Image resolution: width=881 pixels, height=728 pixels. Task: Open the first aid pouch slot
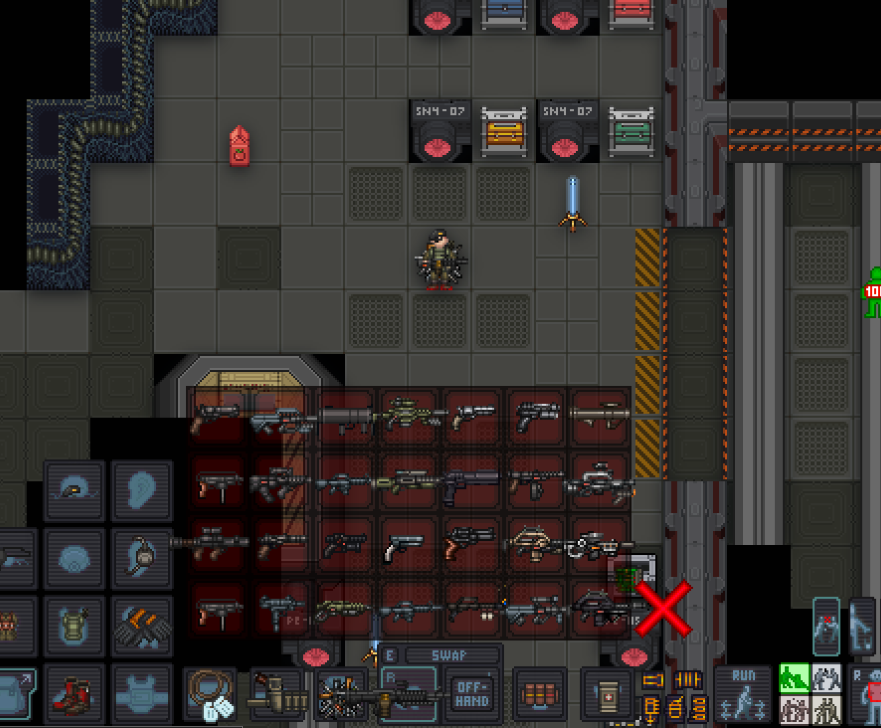pyautogui.click(x=608, y=692)
